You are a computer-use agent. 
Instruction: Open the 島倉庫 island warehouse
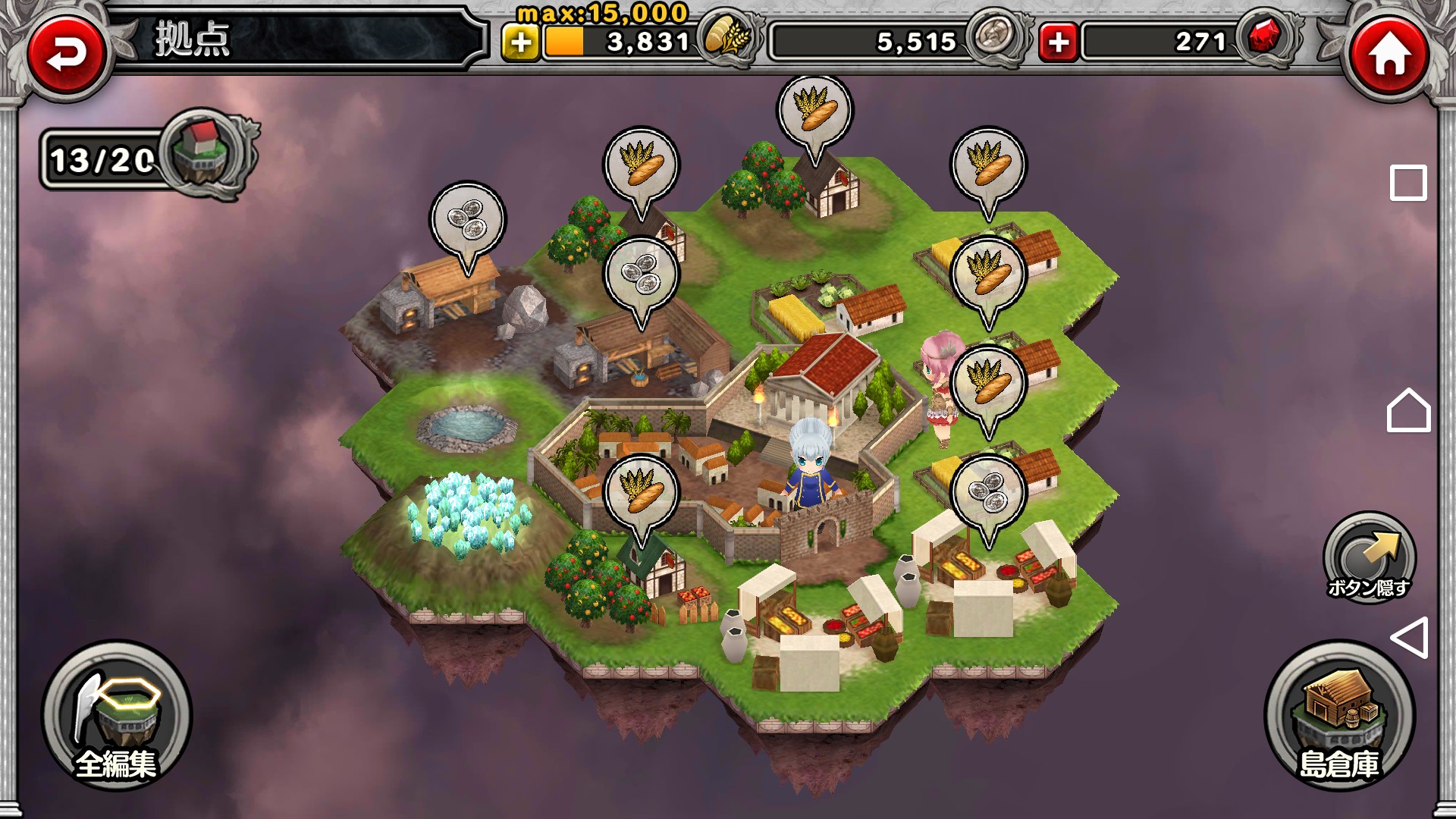pyautogui.click(x=1339, y=717)
